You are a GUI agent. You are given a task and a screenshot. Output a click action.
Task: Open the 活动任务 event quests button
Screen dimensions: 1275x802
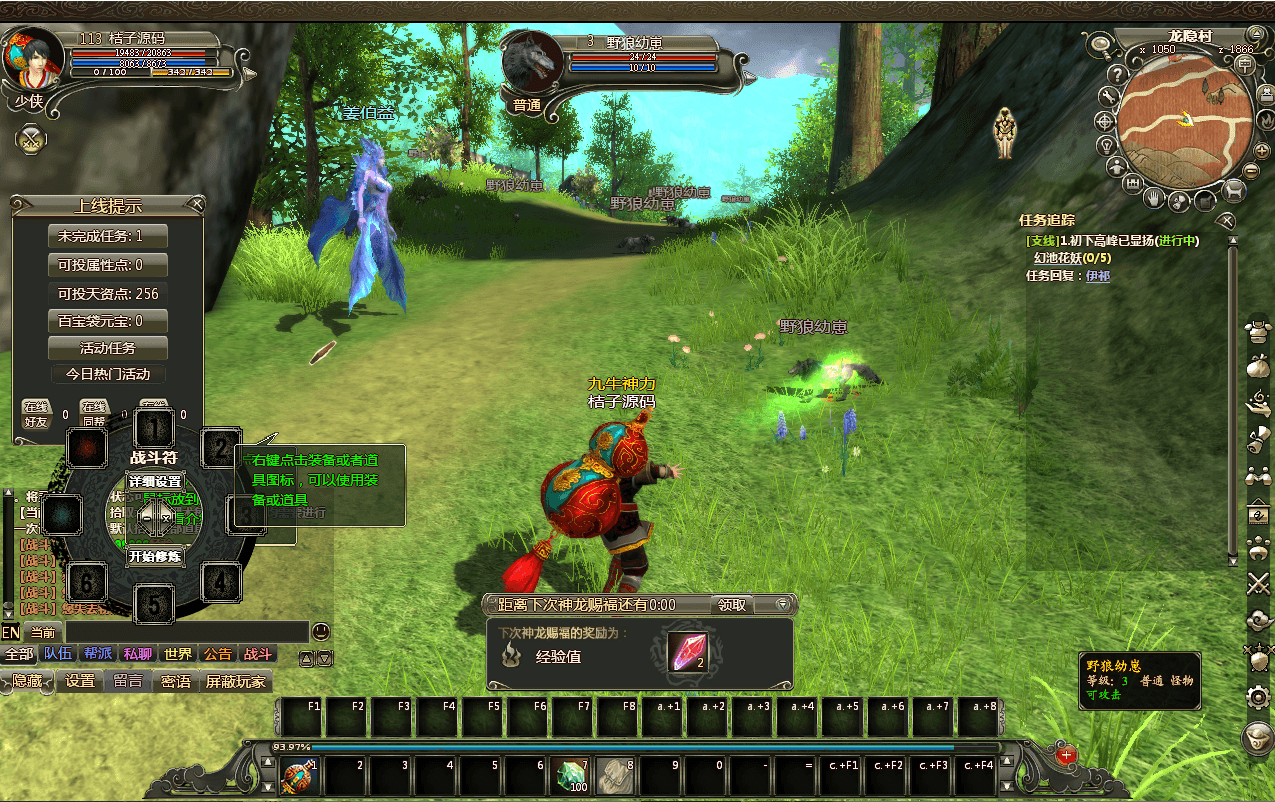(x=108, y=348)
